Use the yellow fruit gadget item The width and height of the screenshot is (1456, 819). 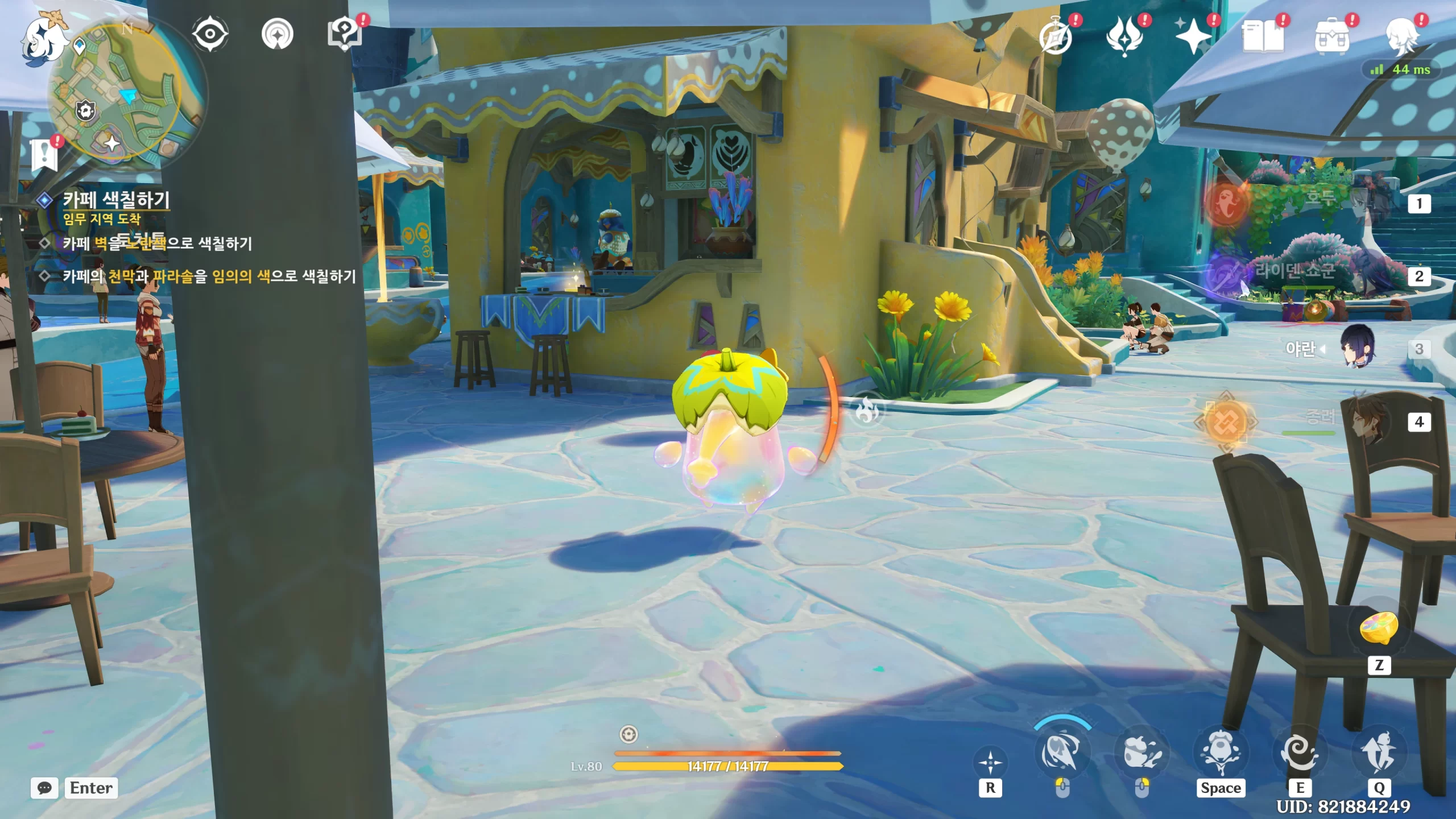(x=1379, y=628)
